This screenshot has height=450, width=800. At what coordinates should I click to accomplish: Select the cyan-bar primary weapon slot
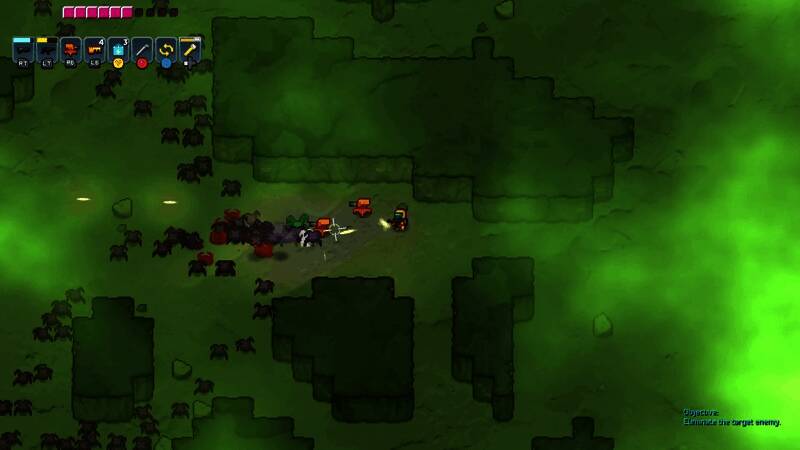[22, 48]
